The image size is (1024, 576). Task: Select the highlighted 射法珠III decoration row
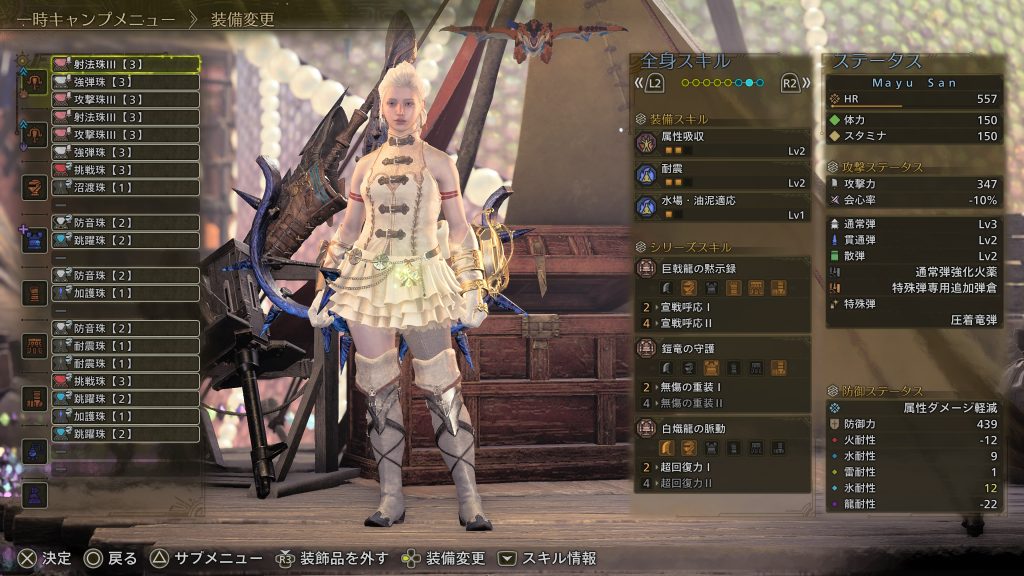pyautogui.click(x=124, y=65)
